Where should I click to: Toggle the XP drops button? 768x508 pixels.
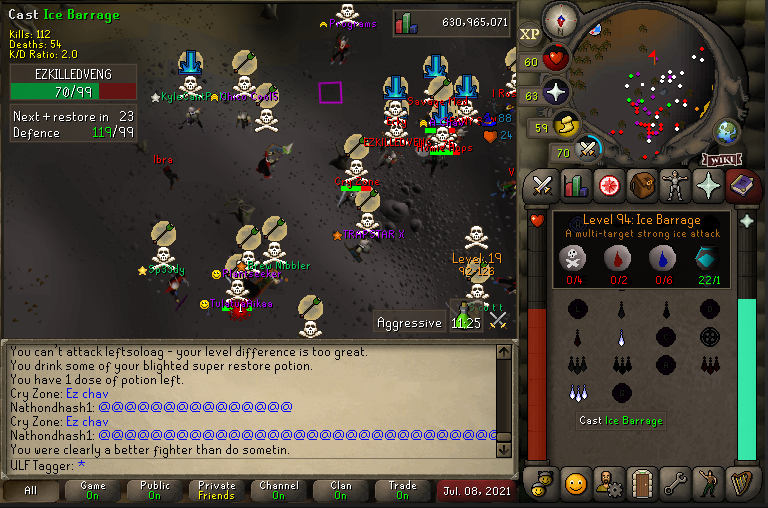529,33
